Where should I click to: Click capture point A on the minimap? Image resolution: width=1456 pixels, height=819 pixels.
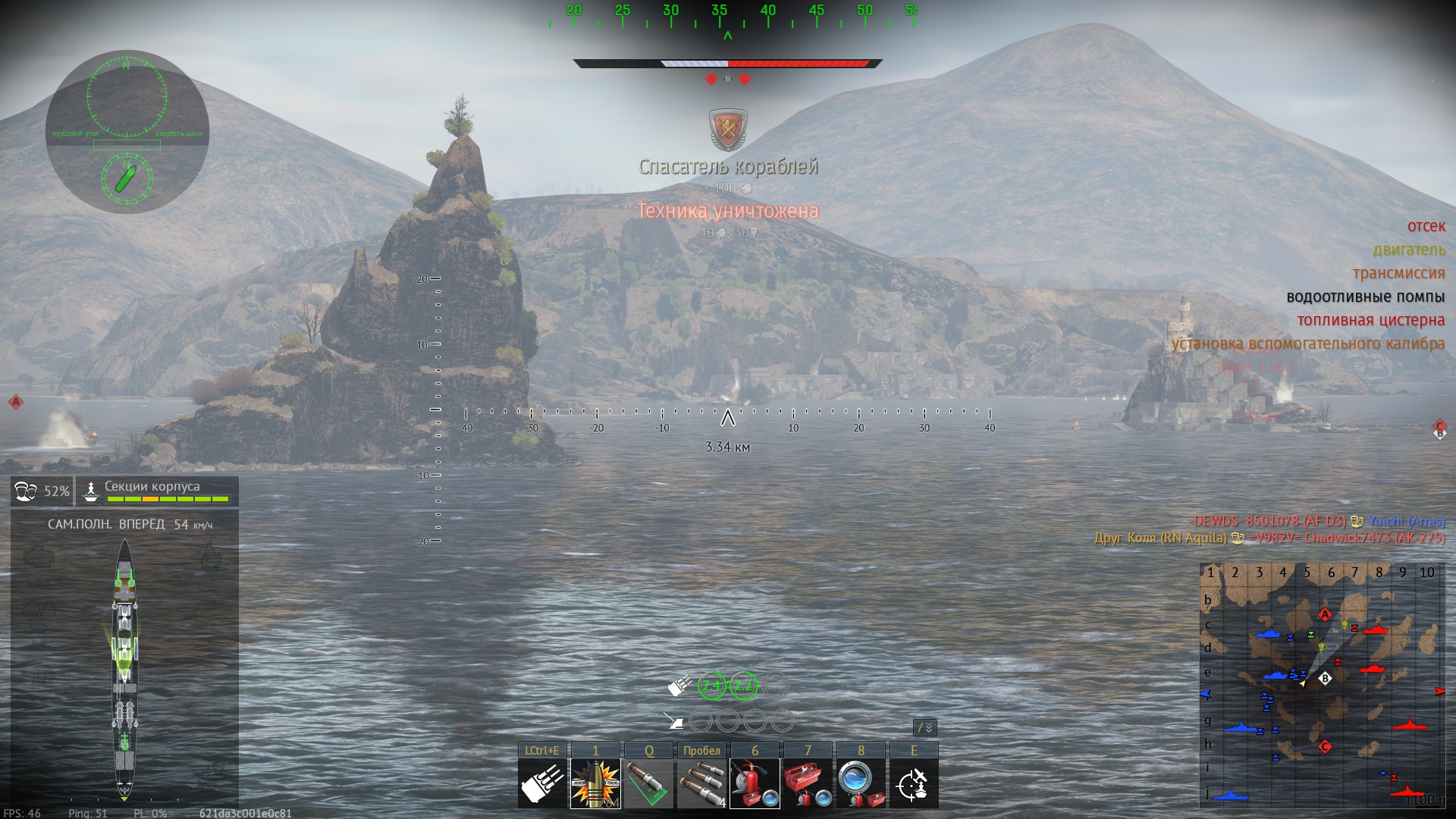tap(1325, 614)
